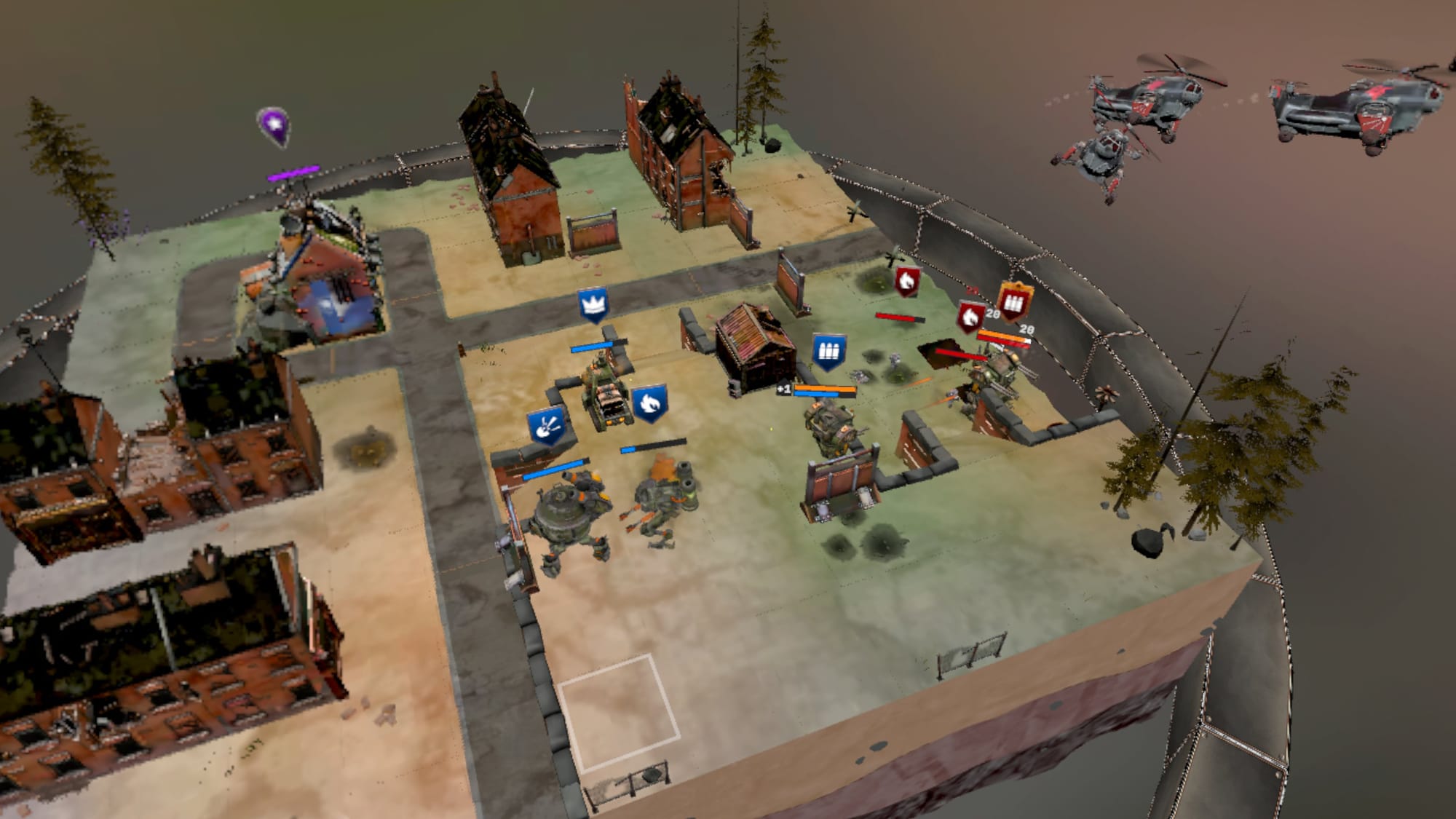Select the blue ammo bullets badge
Screen dimensions: 1456x819
[828, 352]
